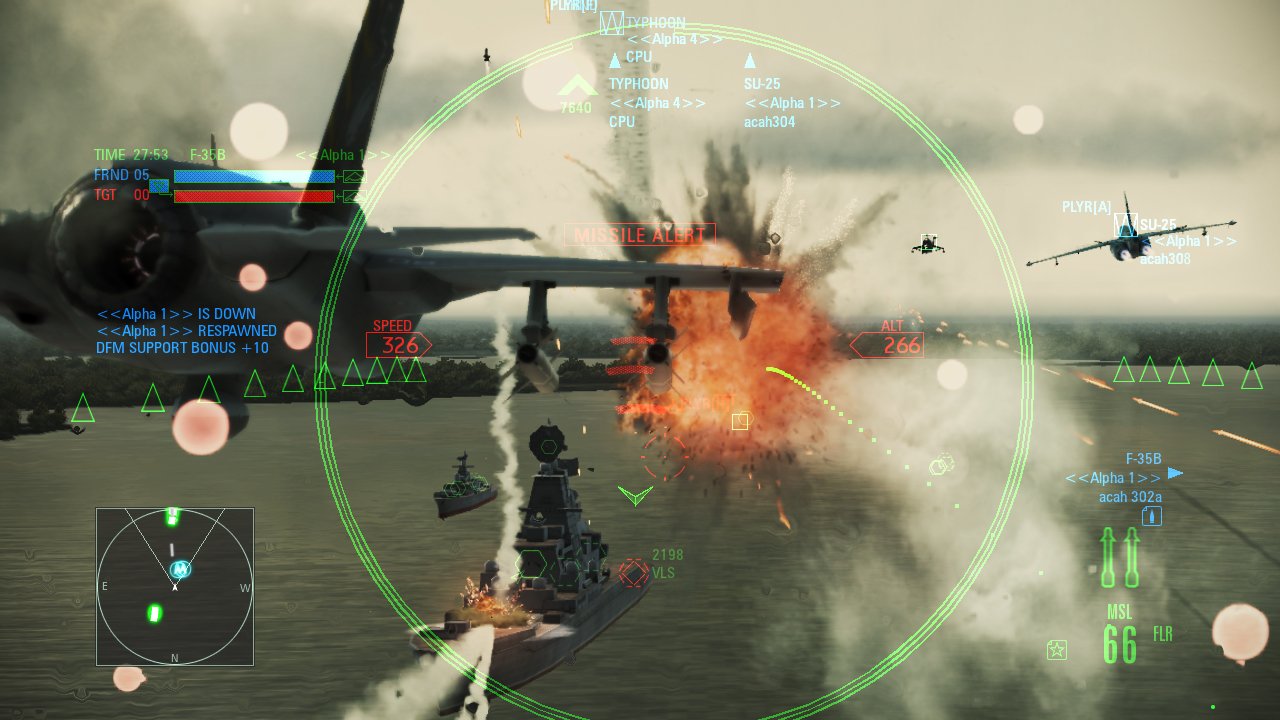This screenshot has width=1280, height=720.
Task: Toggle the MISSILE ALERT warning banner
Action: pos(639,234)
